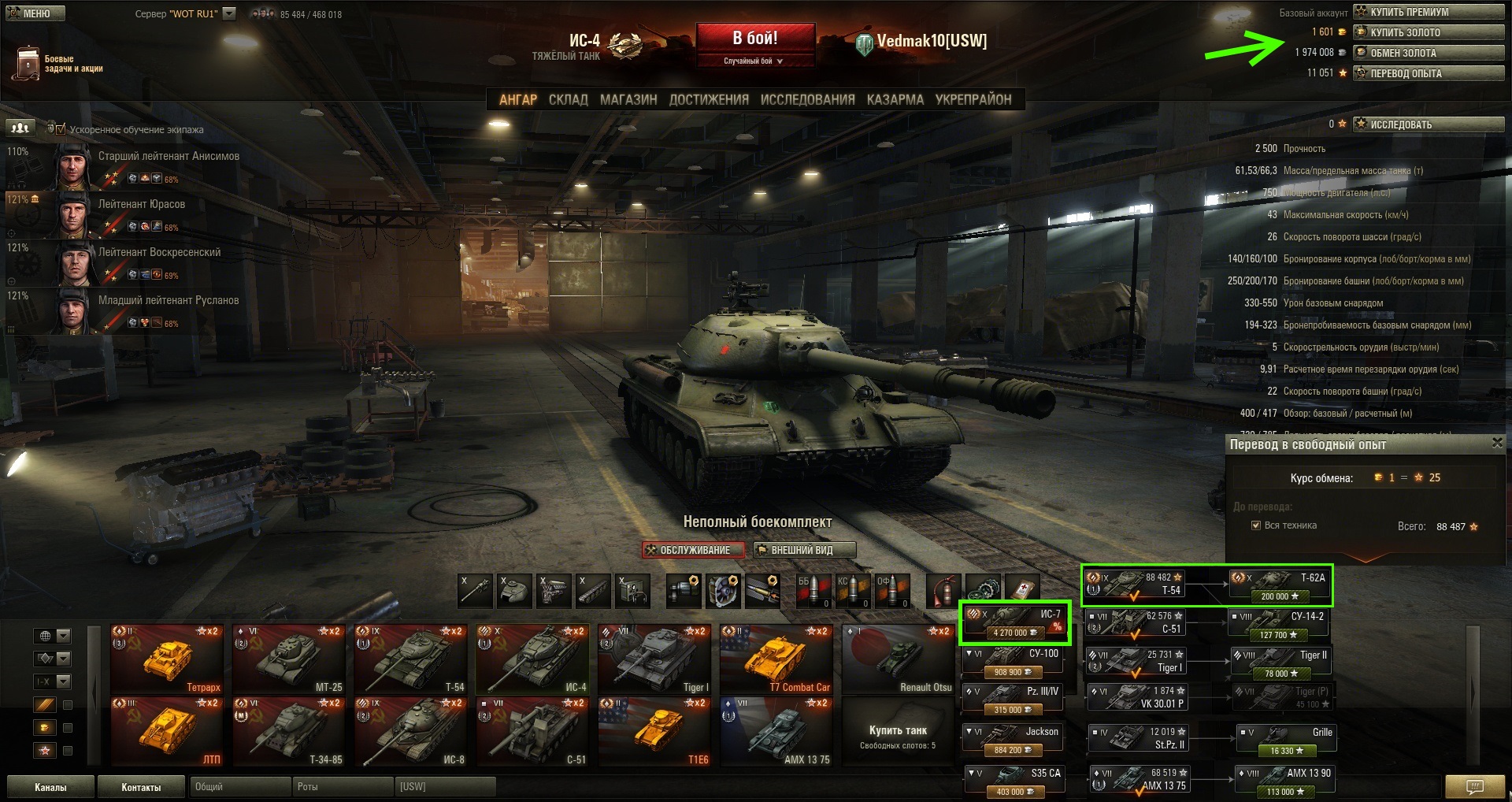Go to the ДОСТИЖЕНИЯ tab
The width and height of the screenshot is (1512, 802).
tap(709, 99)
